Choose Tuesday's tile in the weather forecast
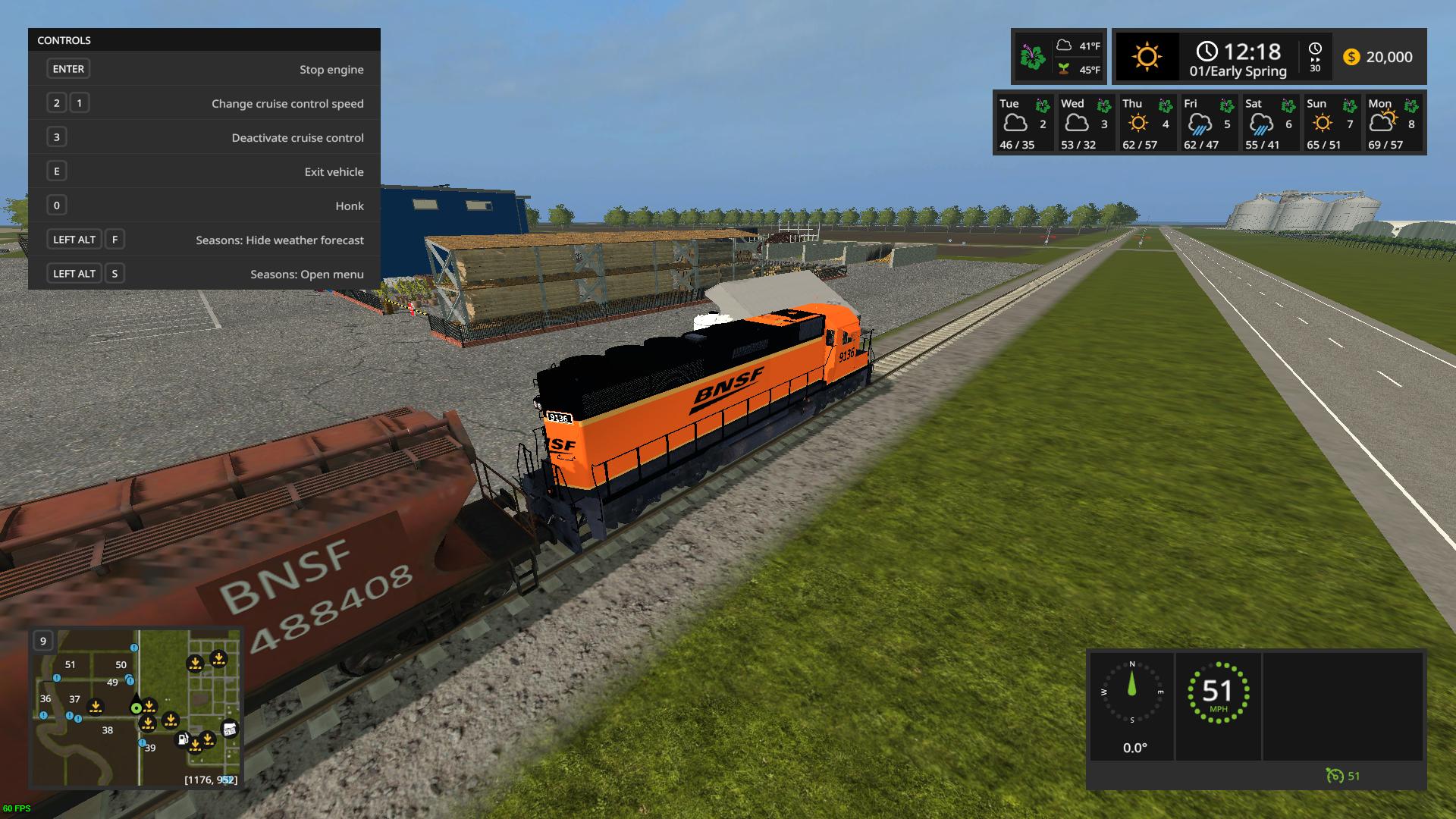Viewport: 1456px width, 819px height. [x=1023, y=124]
